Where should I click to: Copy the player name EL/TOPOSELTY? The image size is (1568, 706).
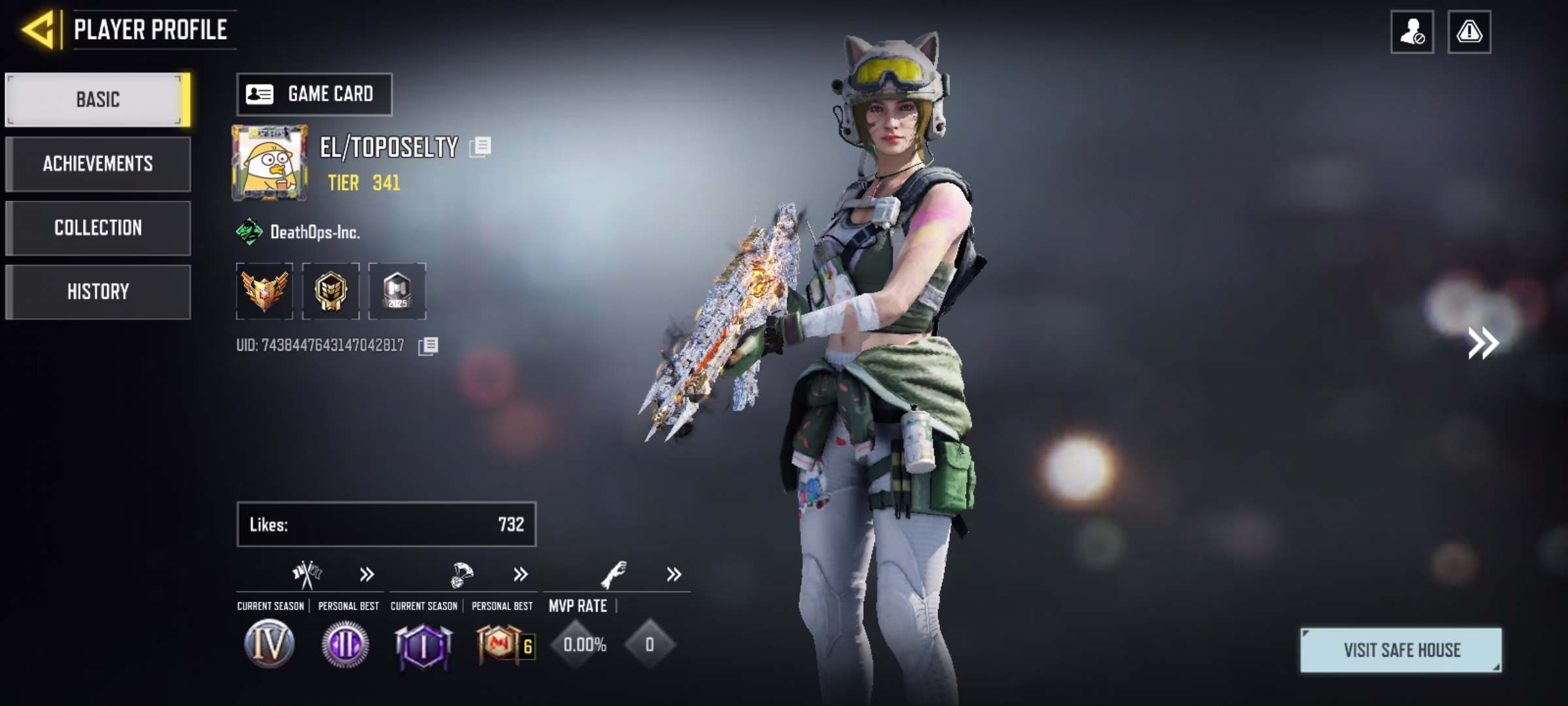[x=480, y=146]
